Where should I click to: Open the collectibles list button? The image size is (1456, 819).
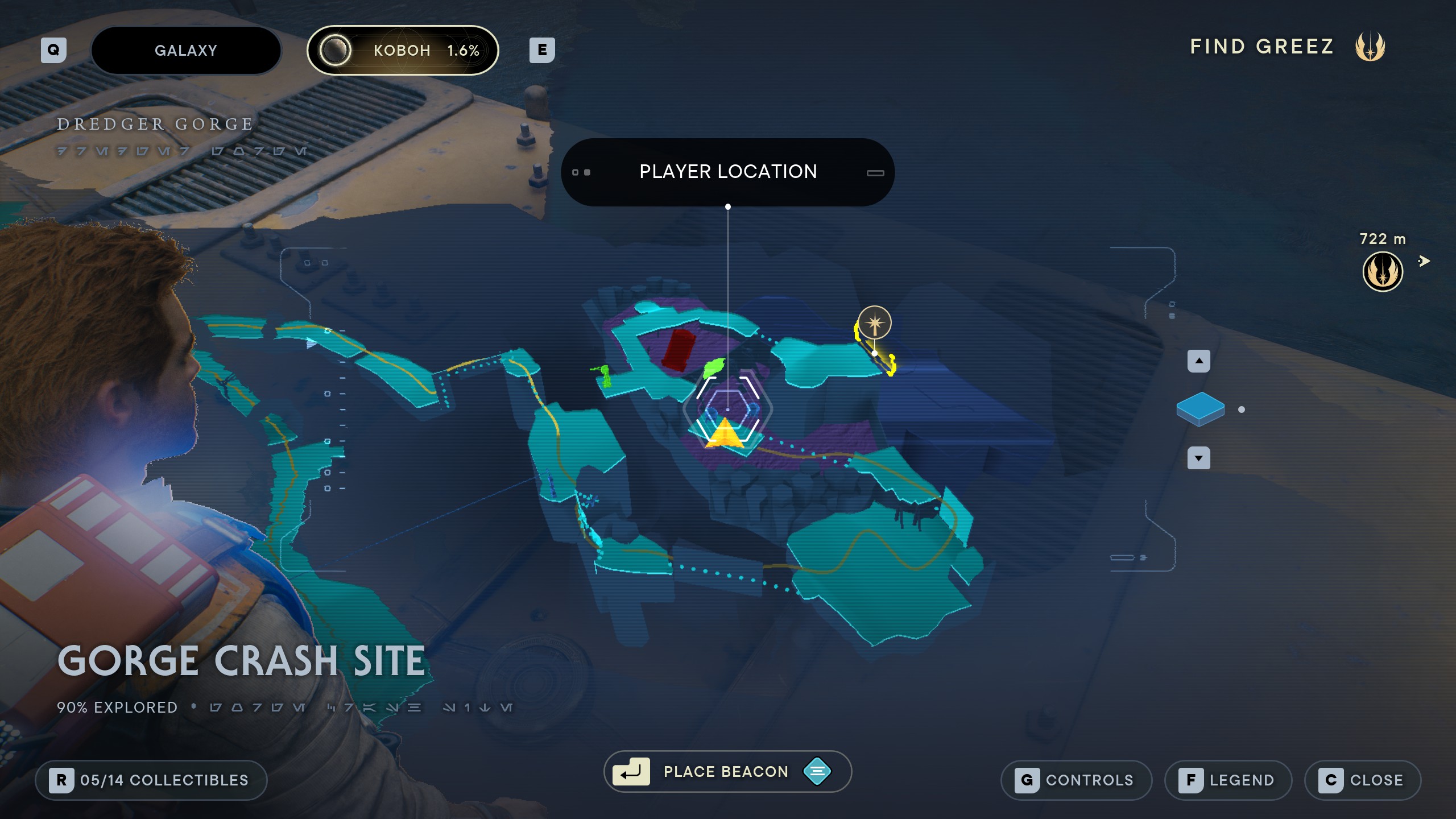[151, 780]
